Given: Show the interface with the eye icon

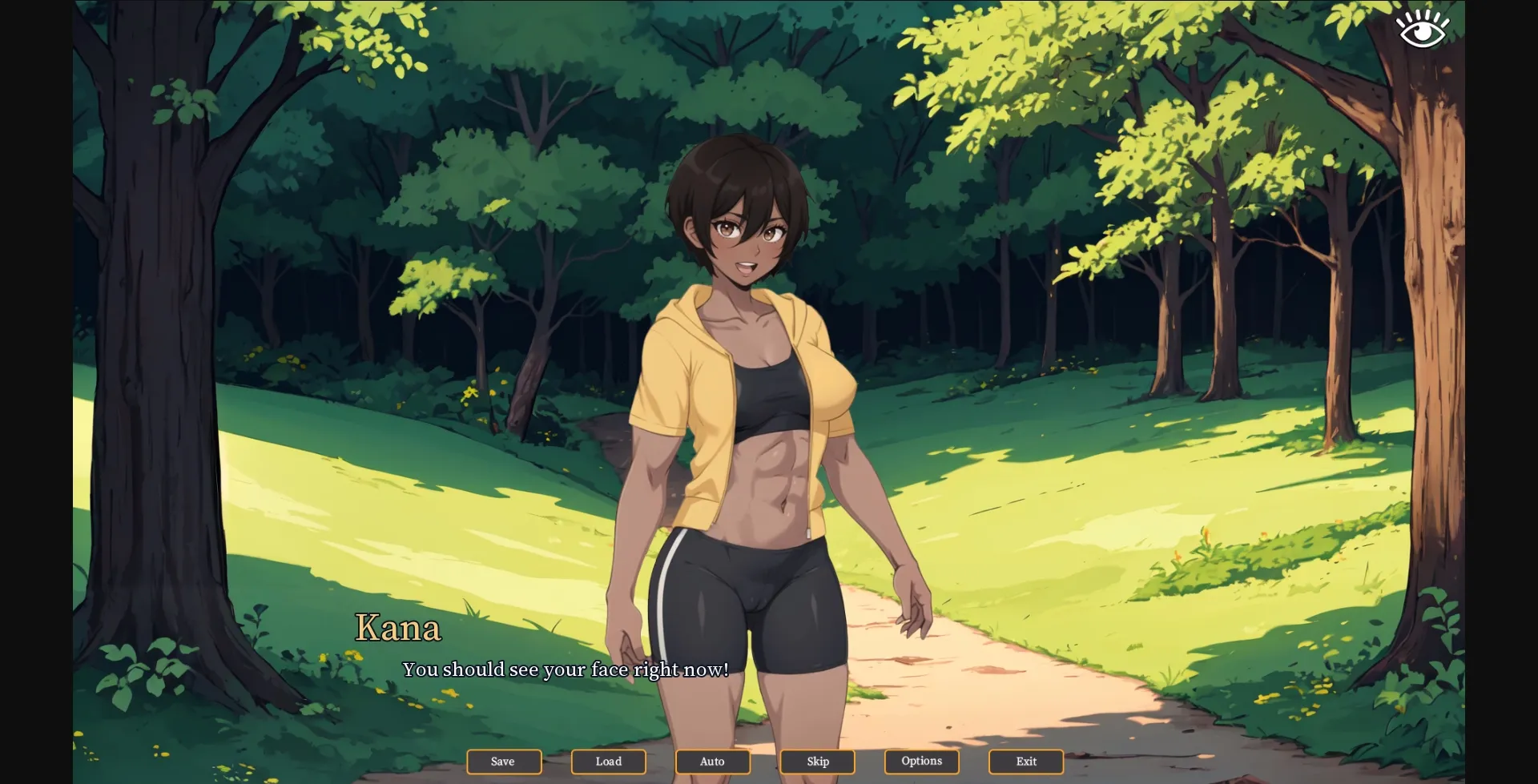Looking at the screenshot, I should [x=1423, y=26].
